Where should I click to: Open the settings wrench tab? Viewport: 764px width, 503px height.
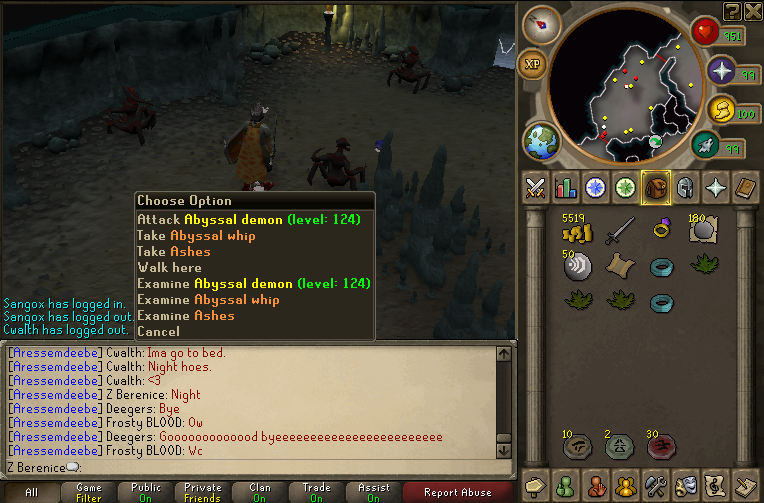655,485
